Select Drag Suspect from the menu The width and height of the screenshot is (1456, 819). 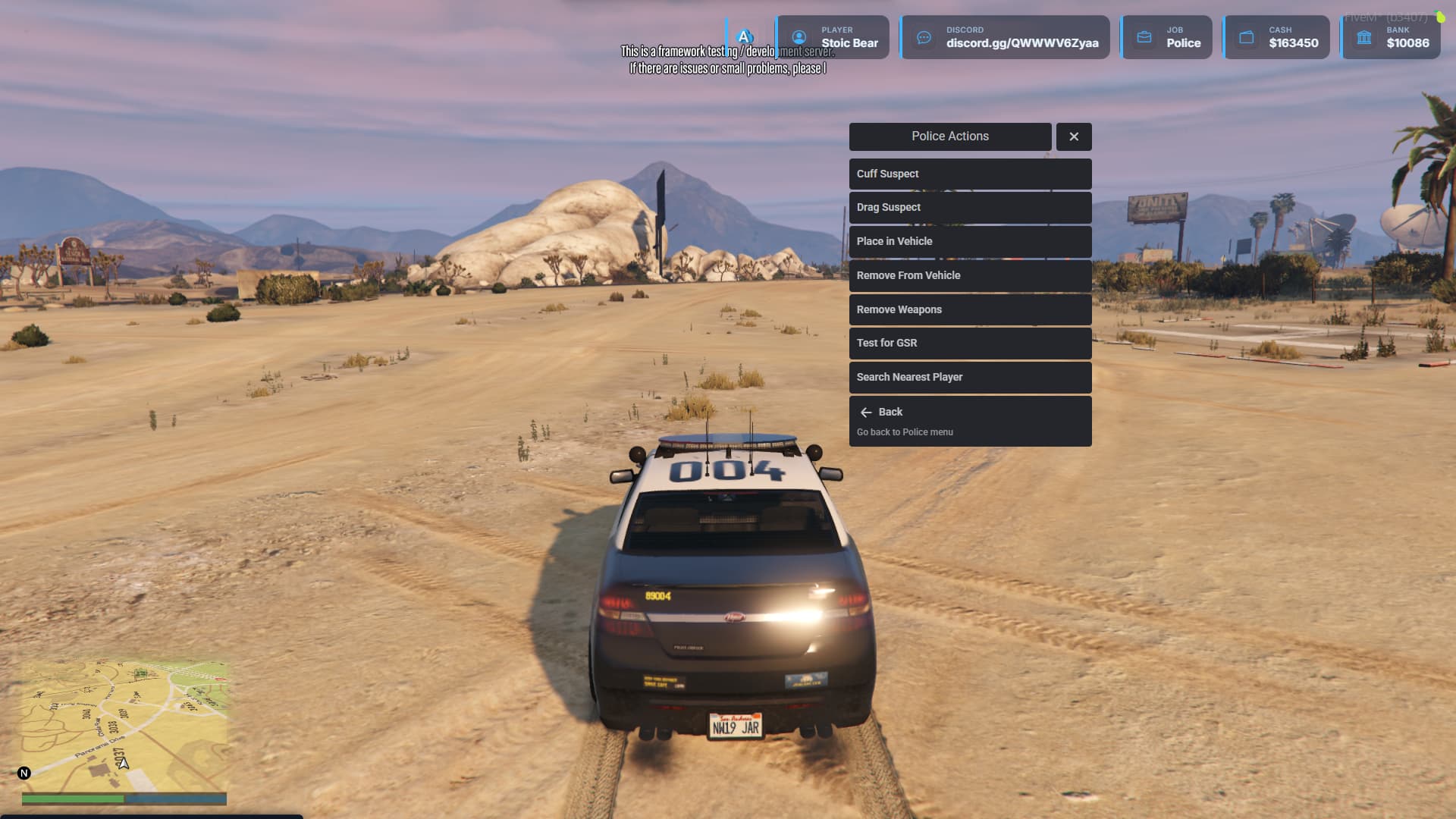click(969, 207)
